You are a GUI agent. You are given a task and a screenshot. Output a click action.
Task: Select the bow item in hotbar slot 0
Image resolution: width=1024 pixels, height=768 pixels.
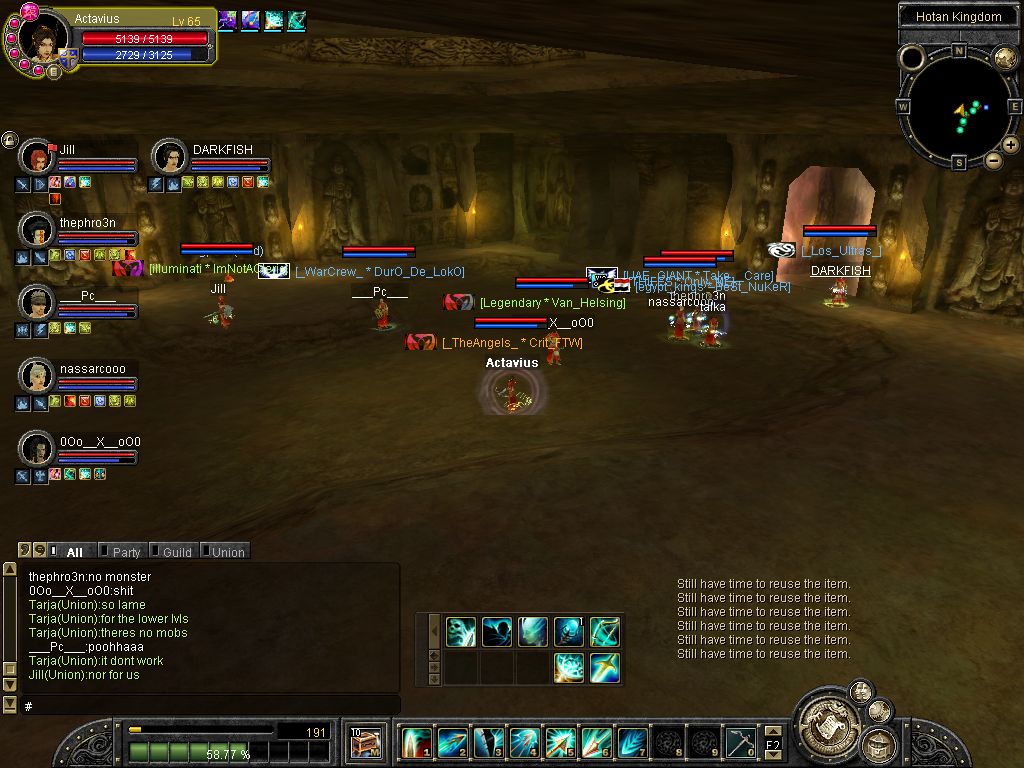pyautogui.click(x=740, y=743)
